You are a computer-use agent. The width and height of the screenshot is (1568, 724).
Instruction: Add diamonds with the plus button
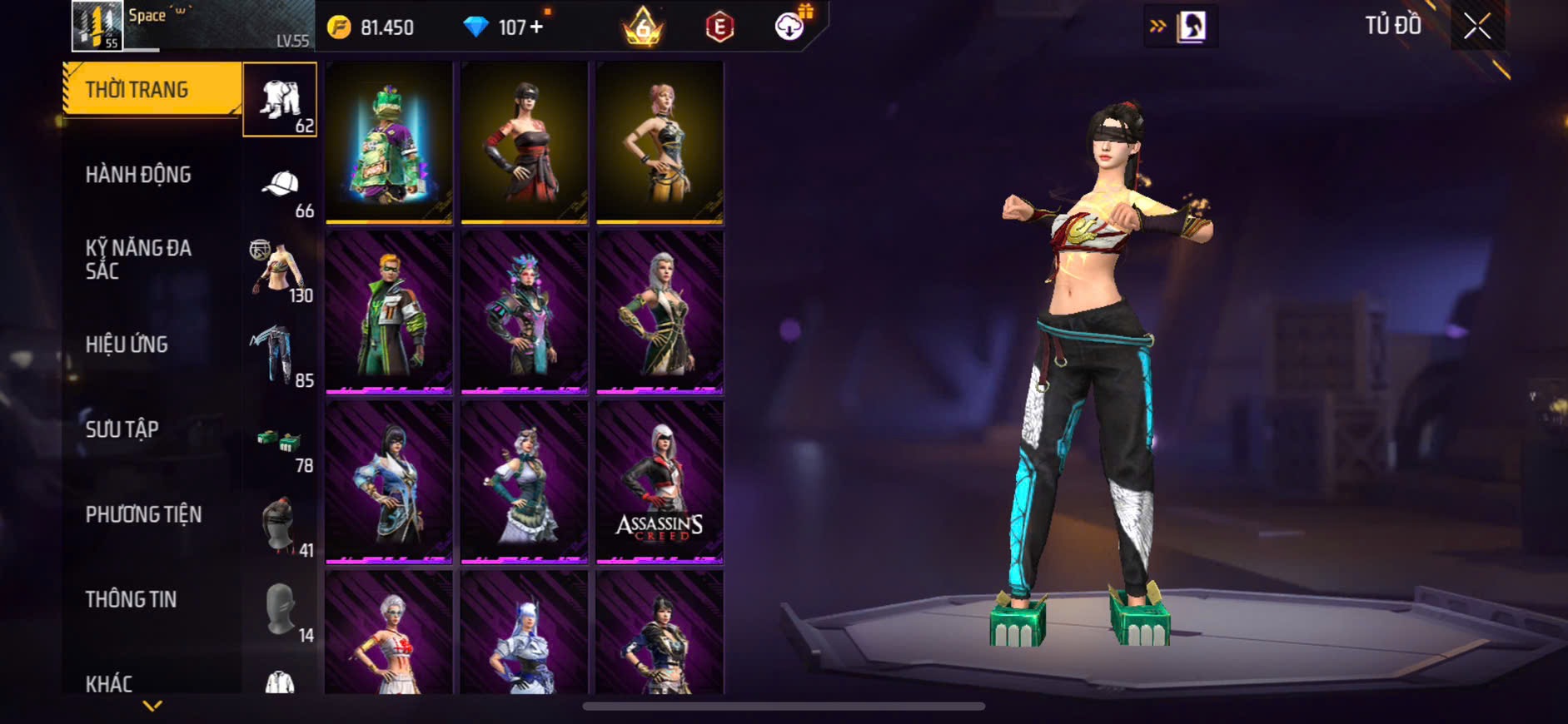point(536,27)
